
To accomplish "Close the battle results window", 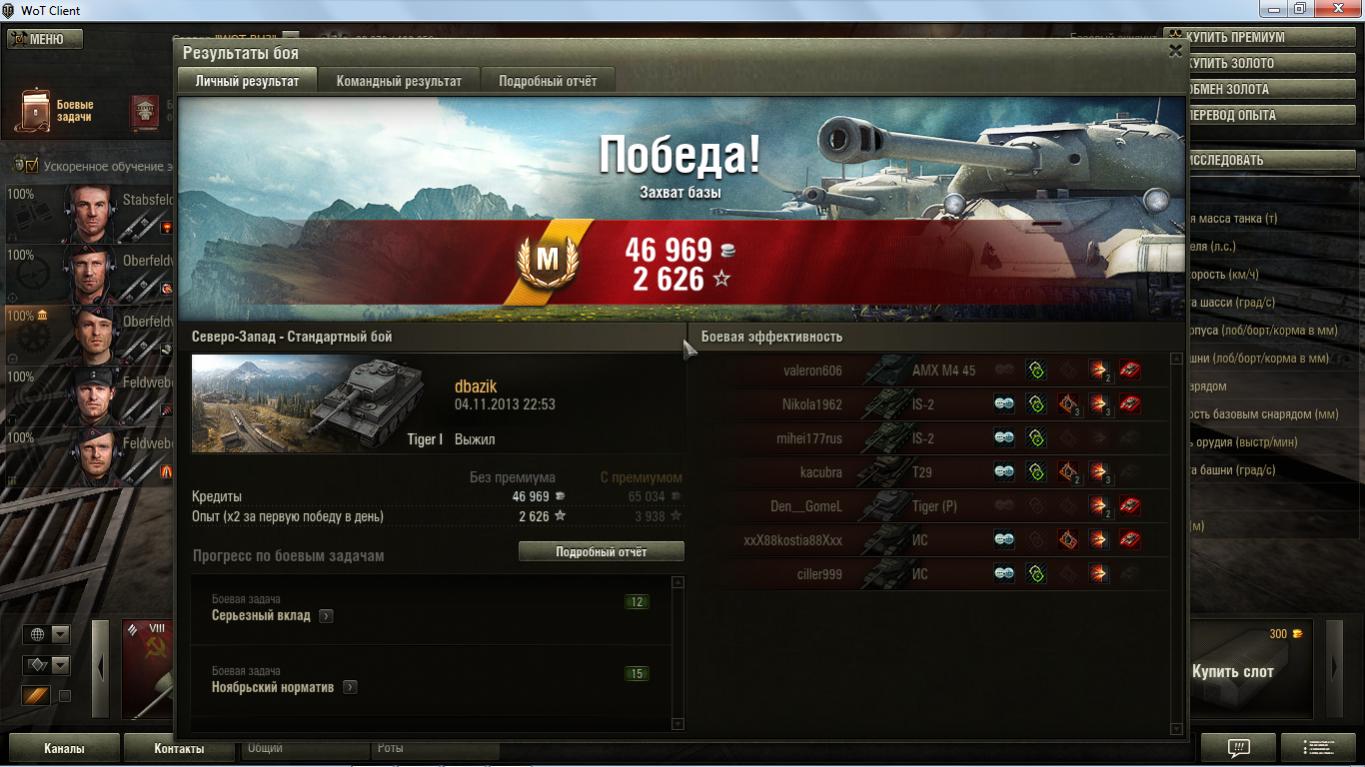I will tap(1175, 51).
